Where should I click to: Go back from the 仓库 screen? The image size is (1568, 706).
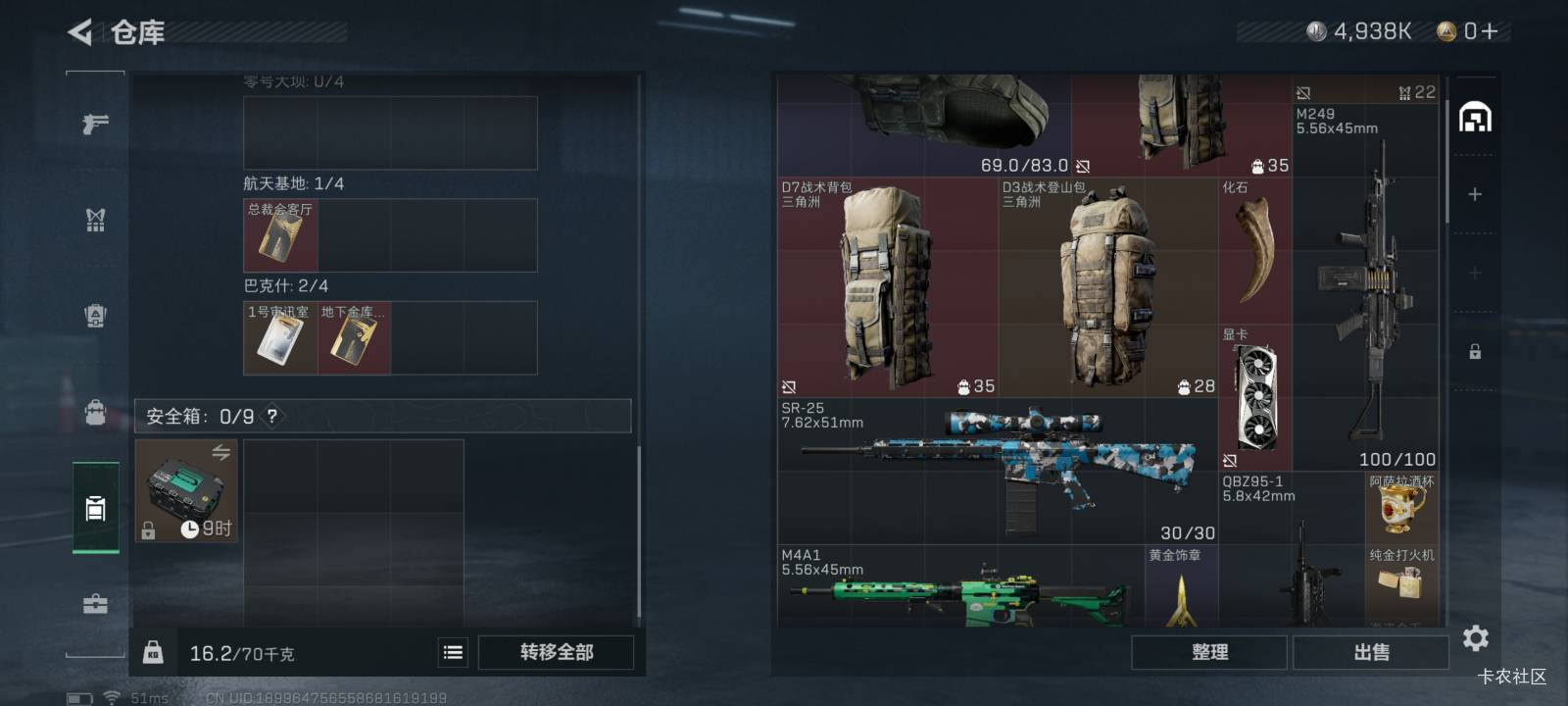80,32
